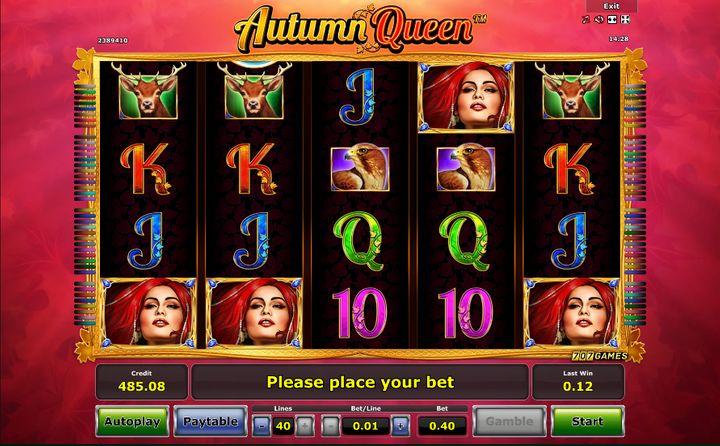The height and width of the screenshot is (446, 720).
Task: Exit the Autumn Queen game
Action: click(x=611, y=6)
